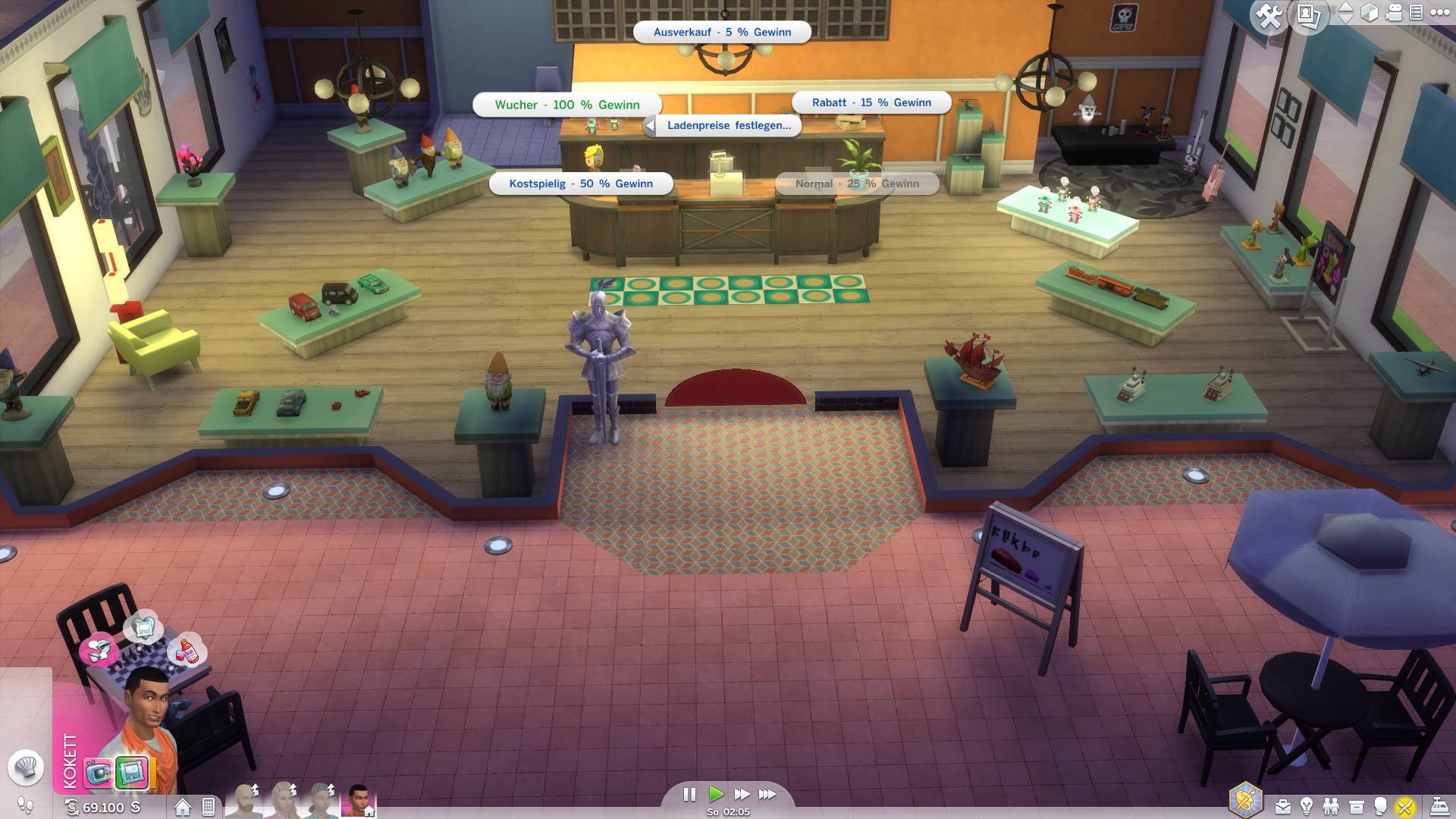Open the inventory box panel
The image size is (1456, 819).
click(x=1356, y=806)
